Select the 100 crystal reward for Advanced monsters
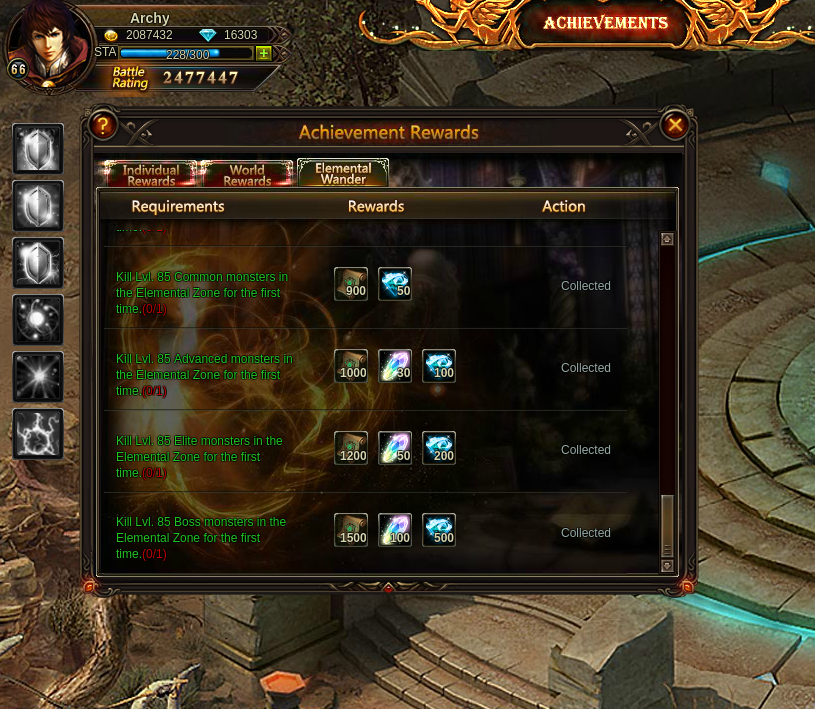This screenshot has width=815, height=709. pos(439,366)
